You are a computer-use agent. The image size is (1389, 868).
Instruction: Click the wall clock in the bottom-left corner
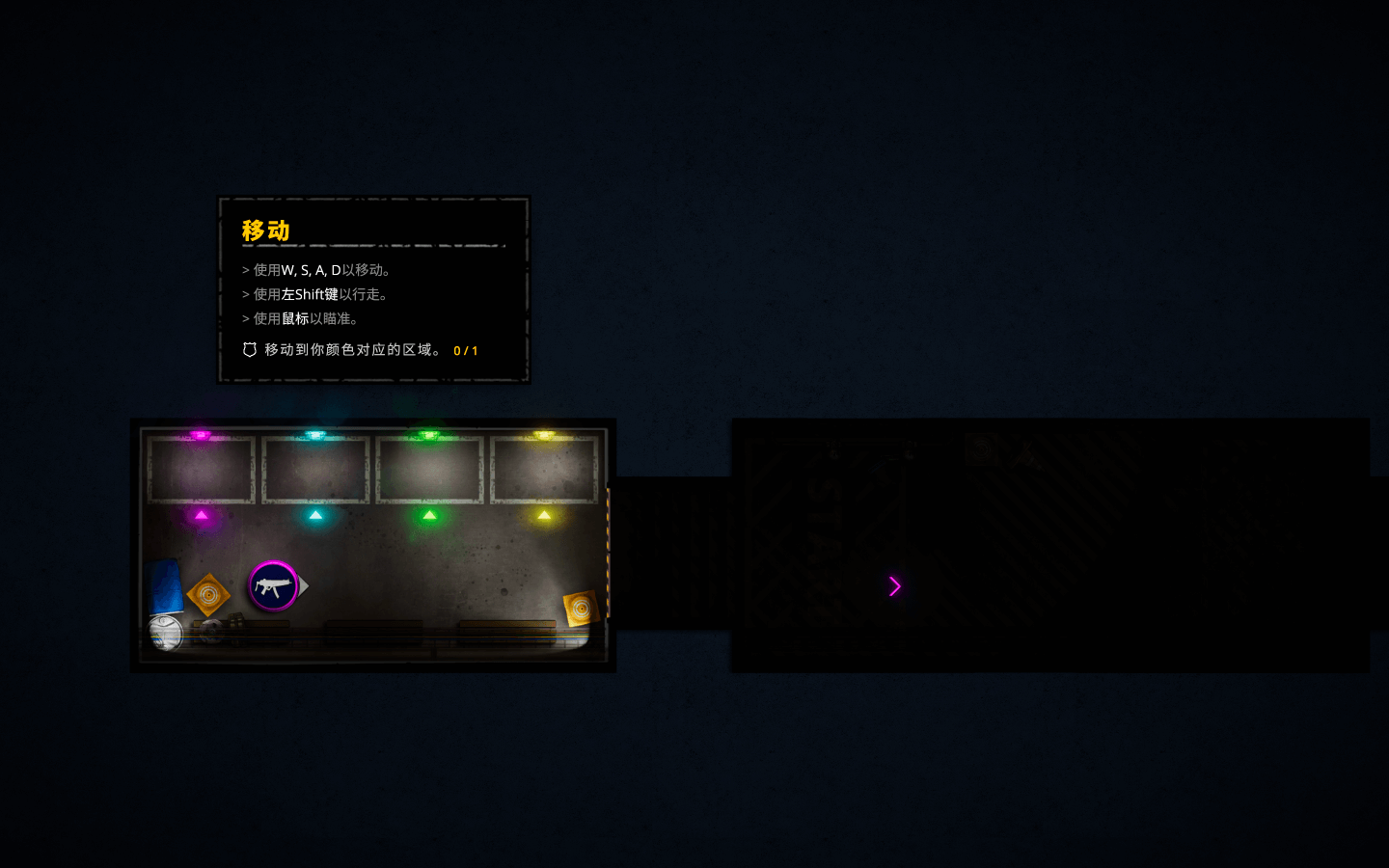pyautogui.click(x=164, y=632)
